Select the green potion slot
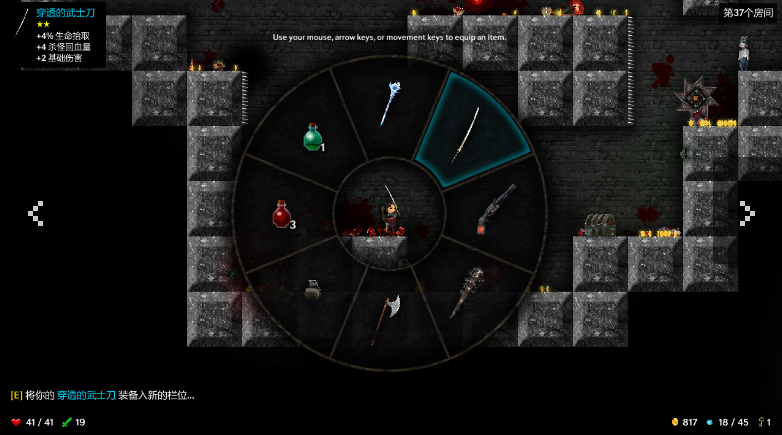This screenshot has height=435, width=782. coord(313,138)
